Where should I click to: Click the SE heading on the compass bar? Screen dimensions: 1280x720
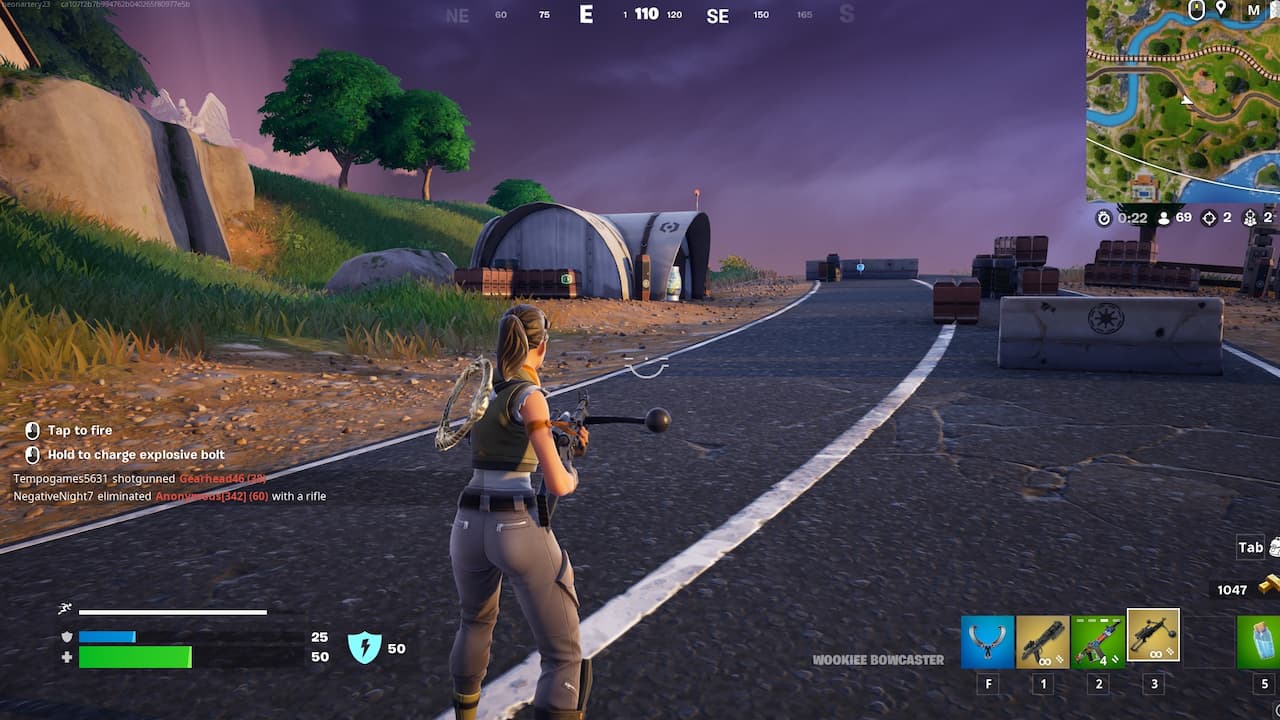tap(717, 16)
